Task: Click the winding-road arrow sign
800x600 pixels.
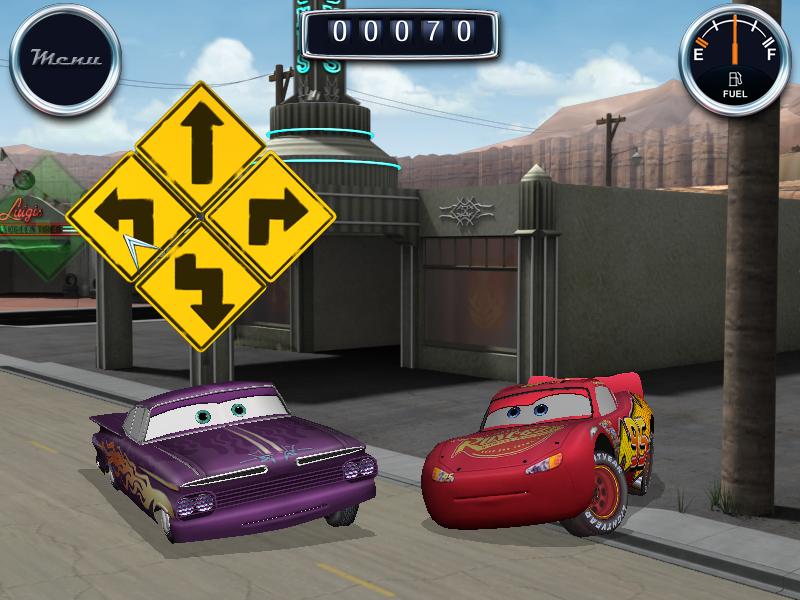Action: click(x=200, y=285)
